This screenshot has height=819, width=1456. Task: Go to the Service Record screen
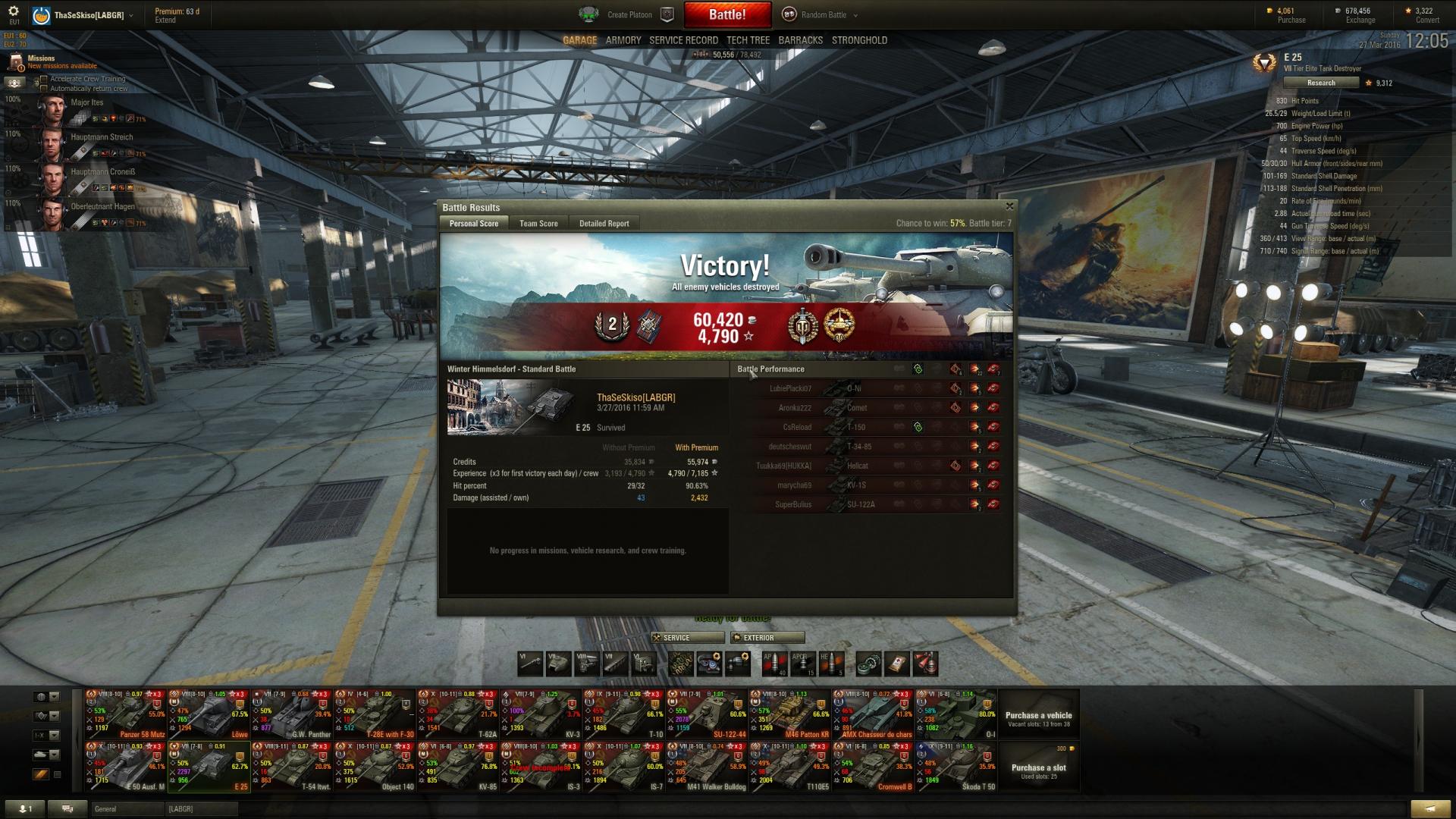pos(683,40)
